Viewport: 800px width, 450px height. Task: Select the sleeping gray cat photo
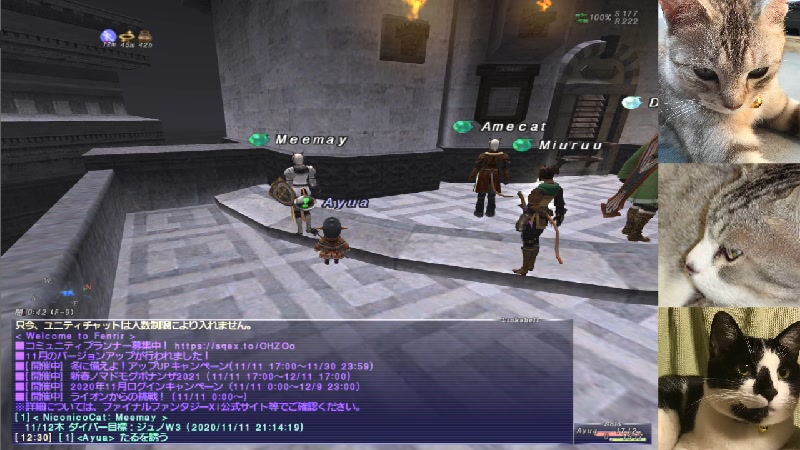tap(729, 235)
